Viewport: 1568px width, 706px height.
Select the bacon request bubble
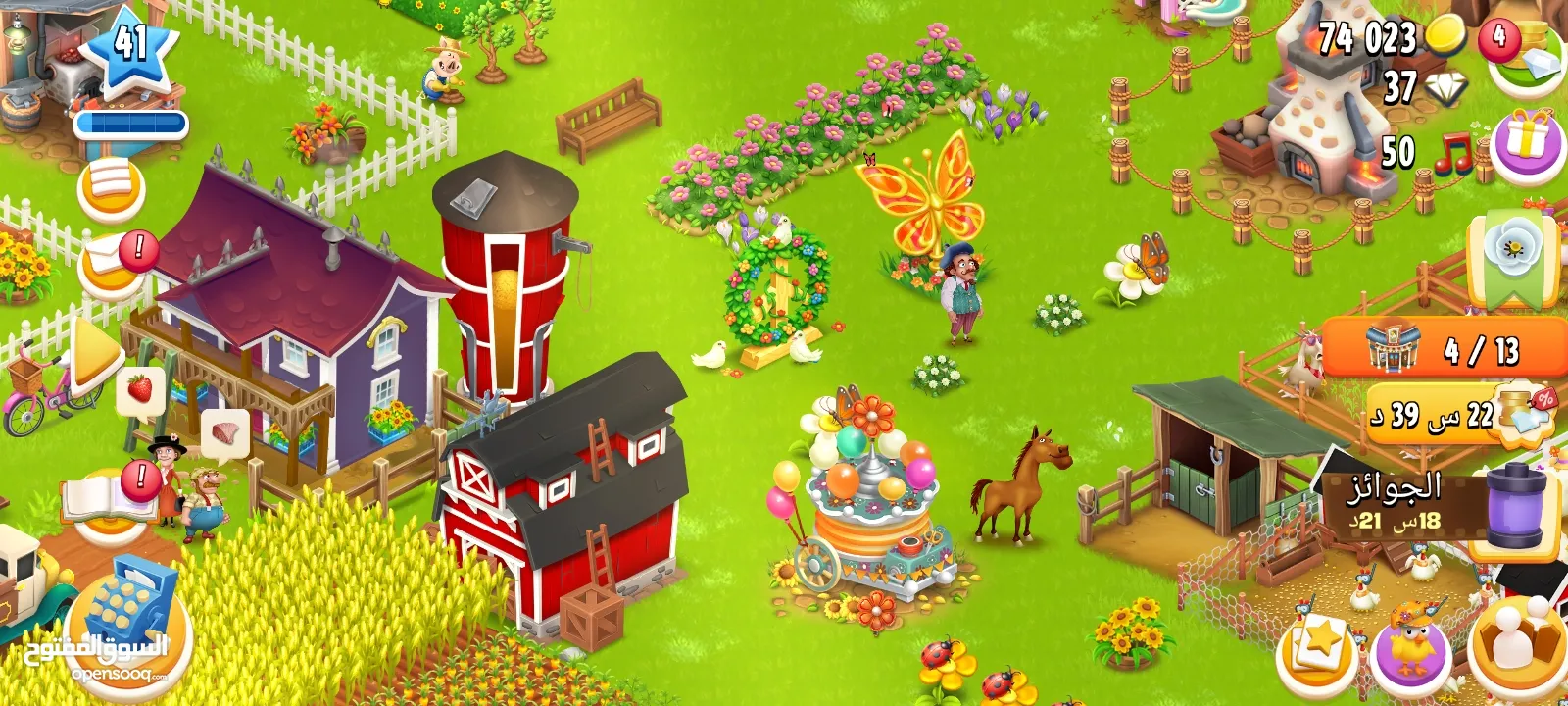(224, 432)
